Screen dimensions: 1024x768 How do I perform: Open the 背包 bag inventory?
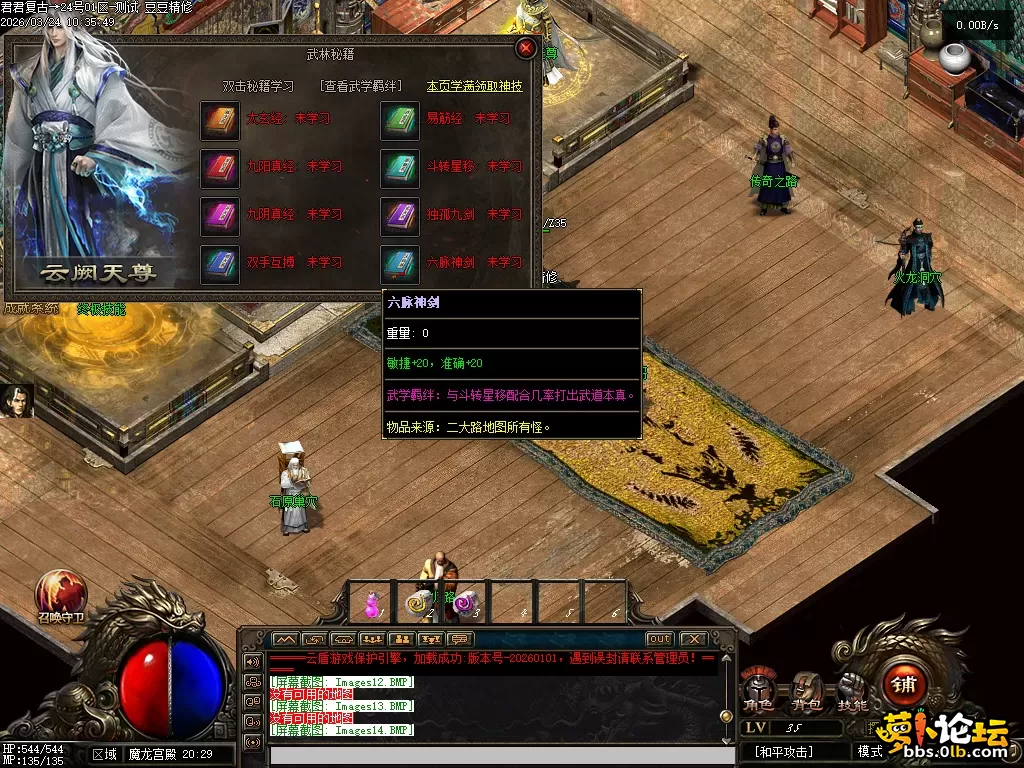[x=805, y=690]
